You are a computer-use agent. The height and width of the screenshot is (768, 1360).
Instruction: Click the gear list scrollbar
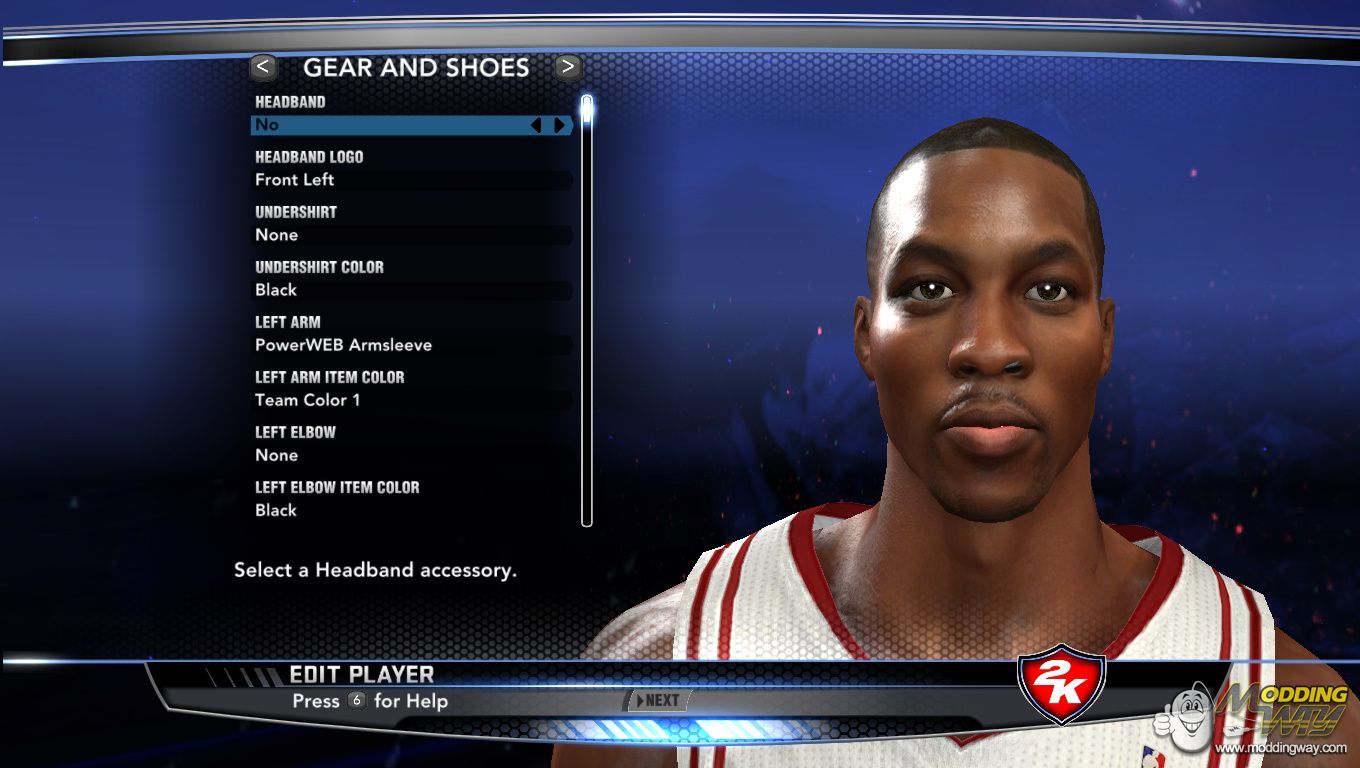(x=587, y=310)
